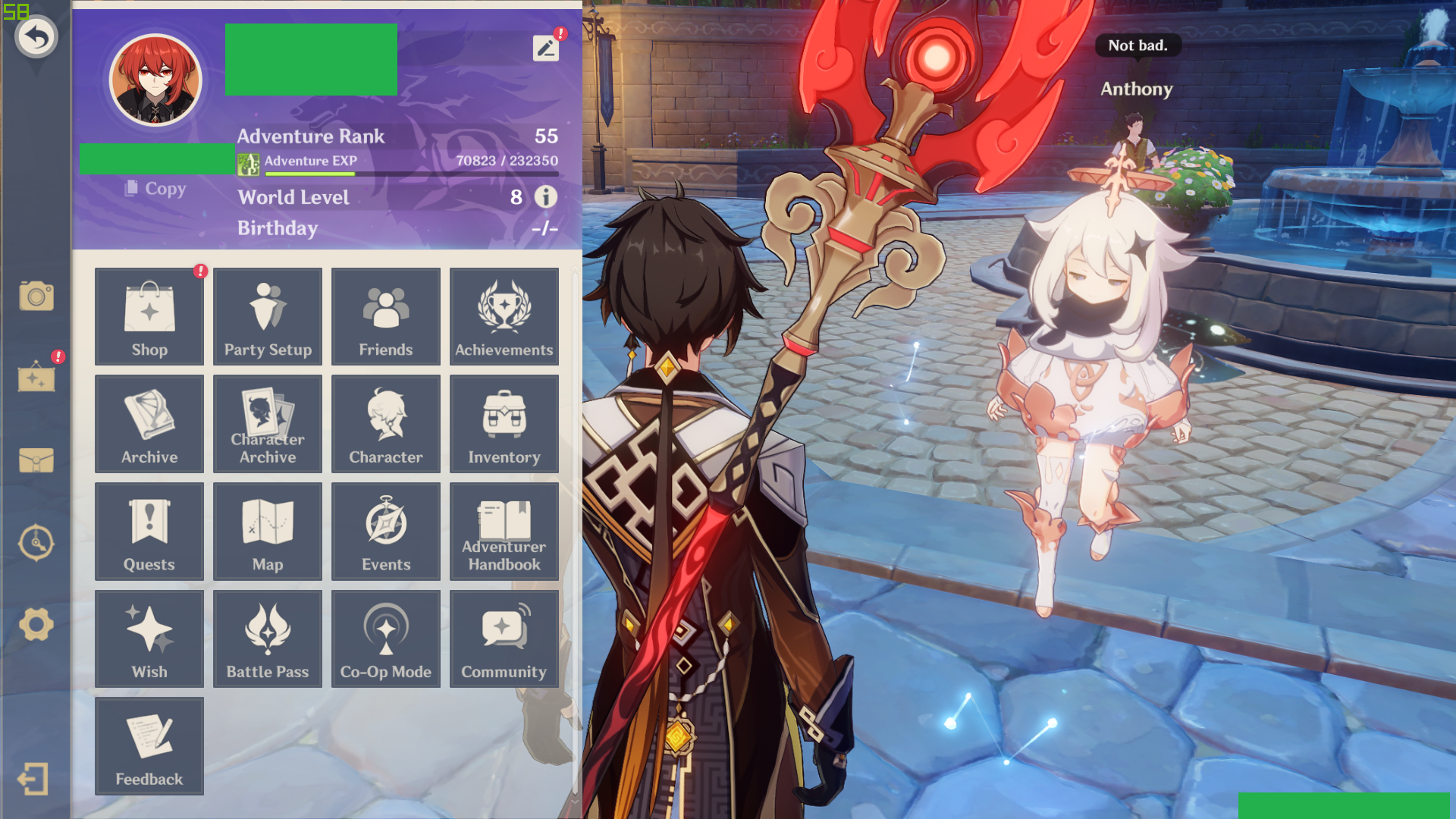Open the Battle Pass
Screen dimensions: 1456x819
(267, 639)
